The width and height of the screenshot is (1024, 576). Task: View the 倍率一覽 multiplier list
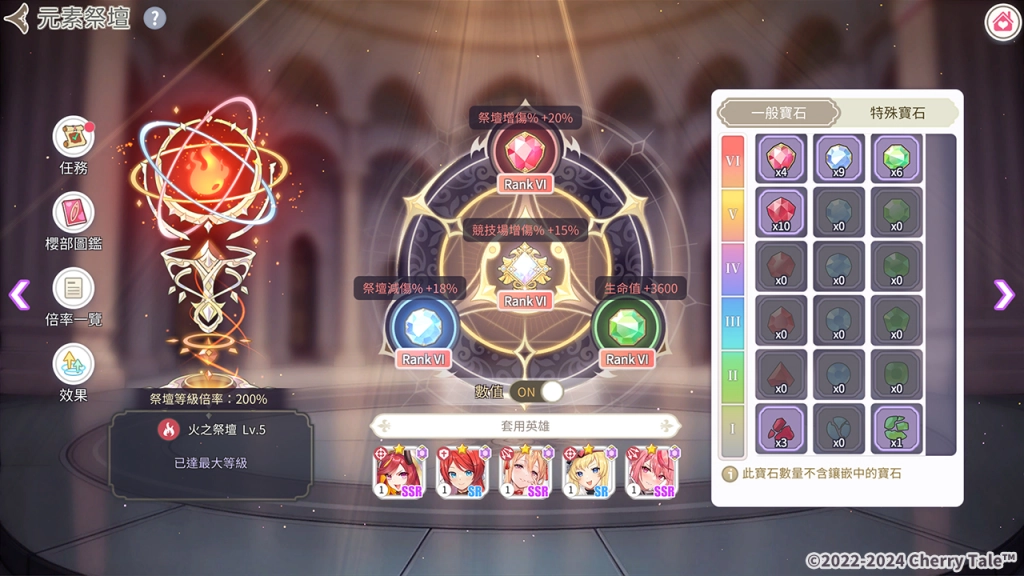pos(74,291)
